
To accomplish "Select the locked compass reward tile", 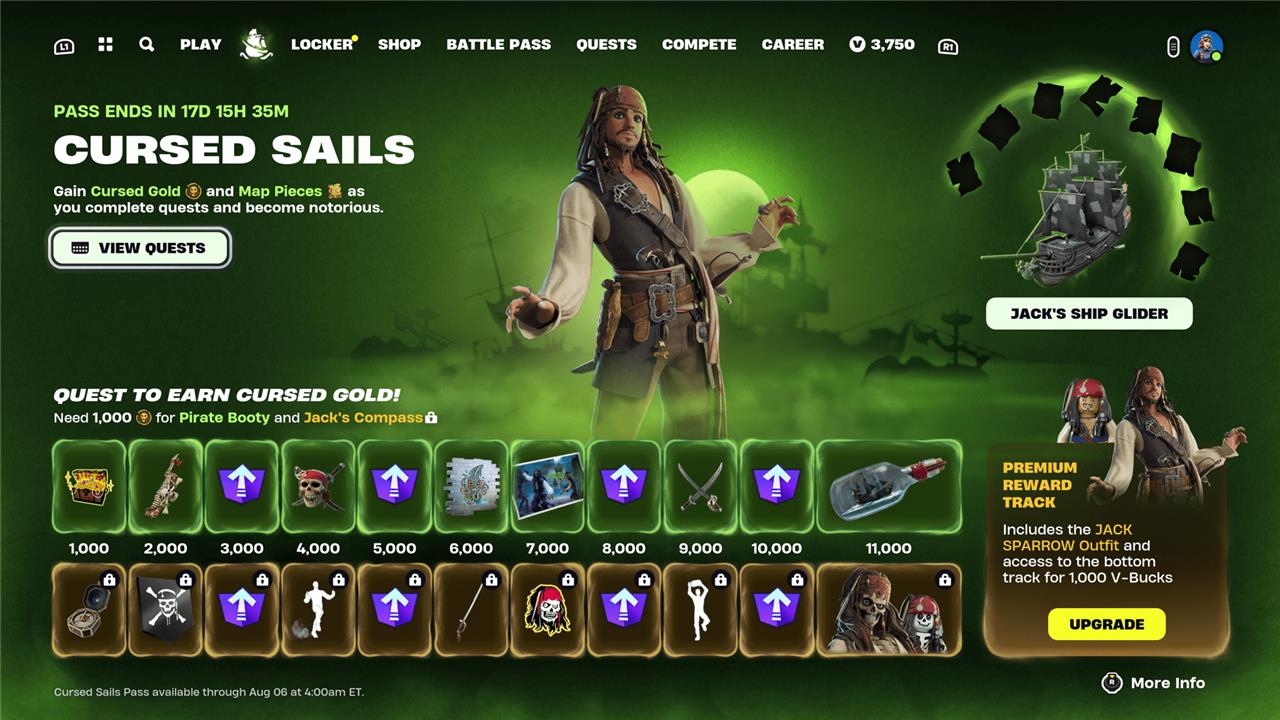I will [89, 609].
